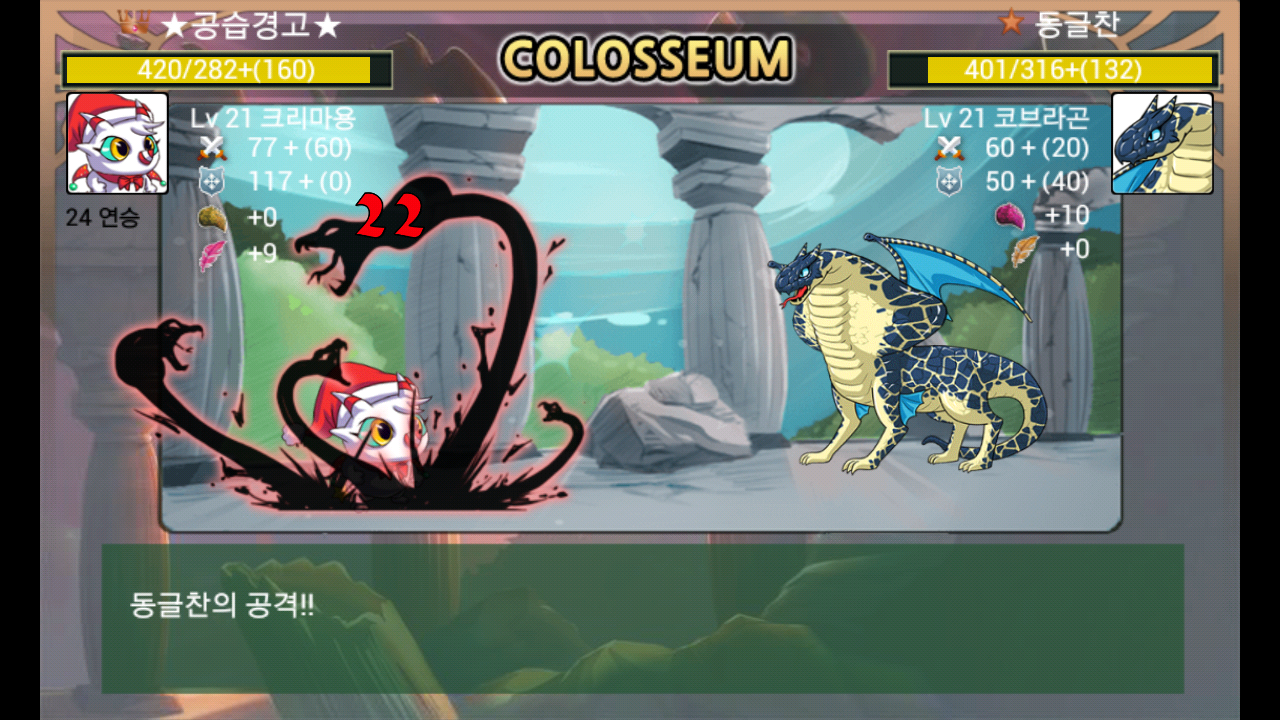Select the blue cobra dragon portrait
Screen dimensions: 1280x720
tap(1162, 143)
